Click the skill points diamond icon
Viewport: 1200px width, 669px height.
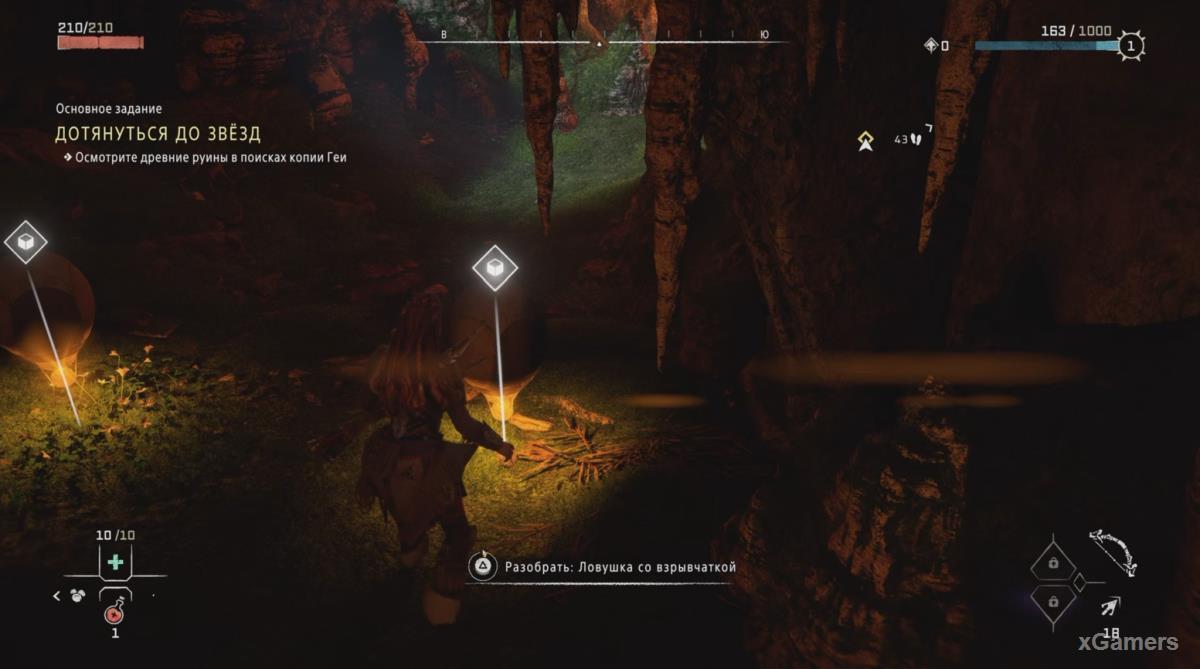click(x=931, y=45)
